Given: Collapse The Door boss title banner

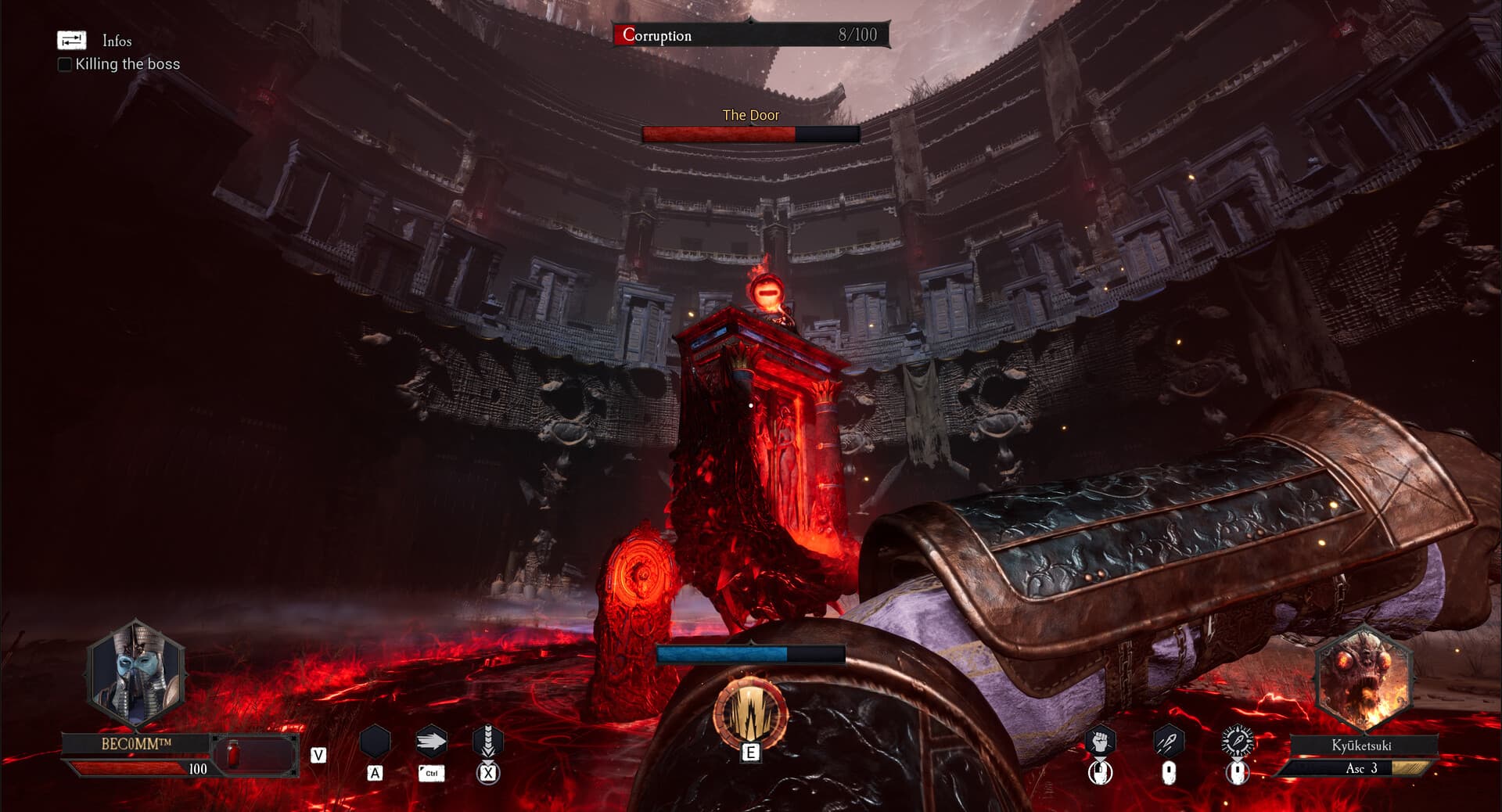Looking at the screenshot, I should (x=750, y=115).
